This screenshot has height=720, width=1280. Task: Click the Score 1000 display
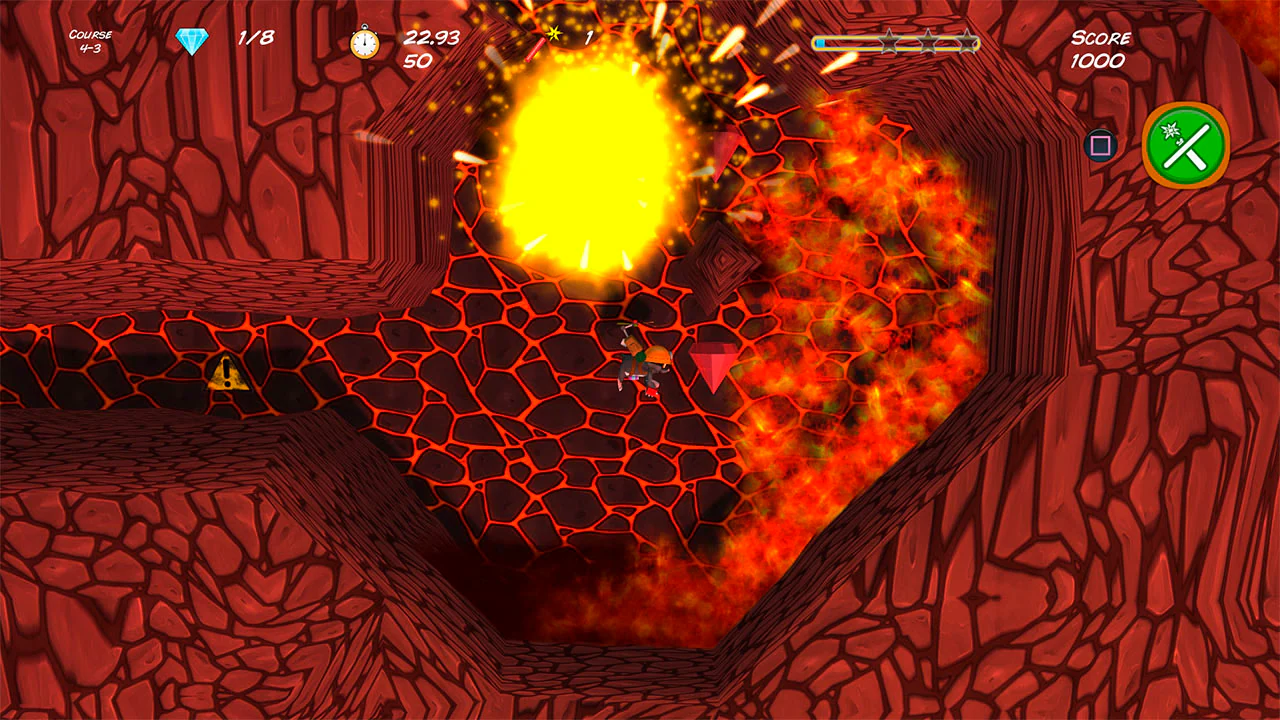(x=1102, y=50)
